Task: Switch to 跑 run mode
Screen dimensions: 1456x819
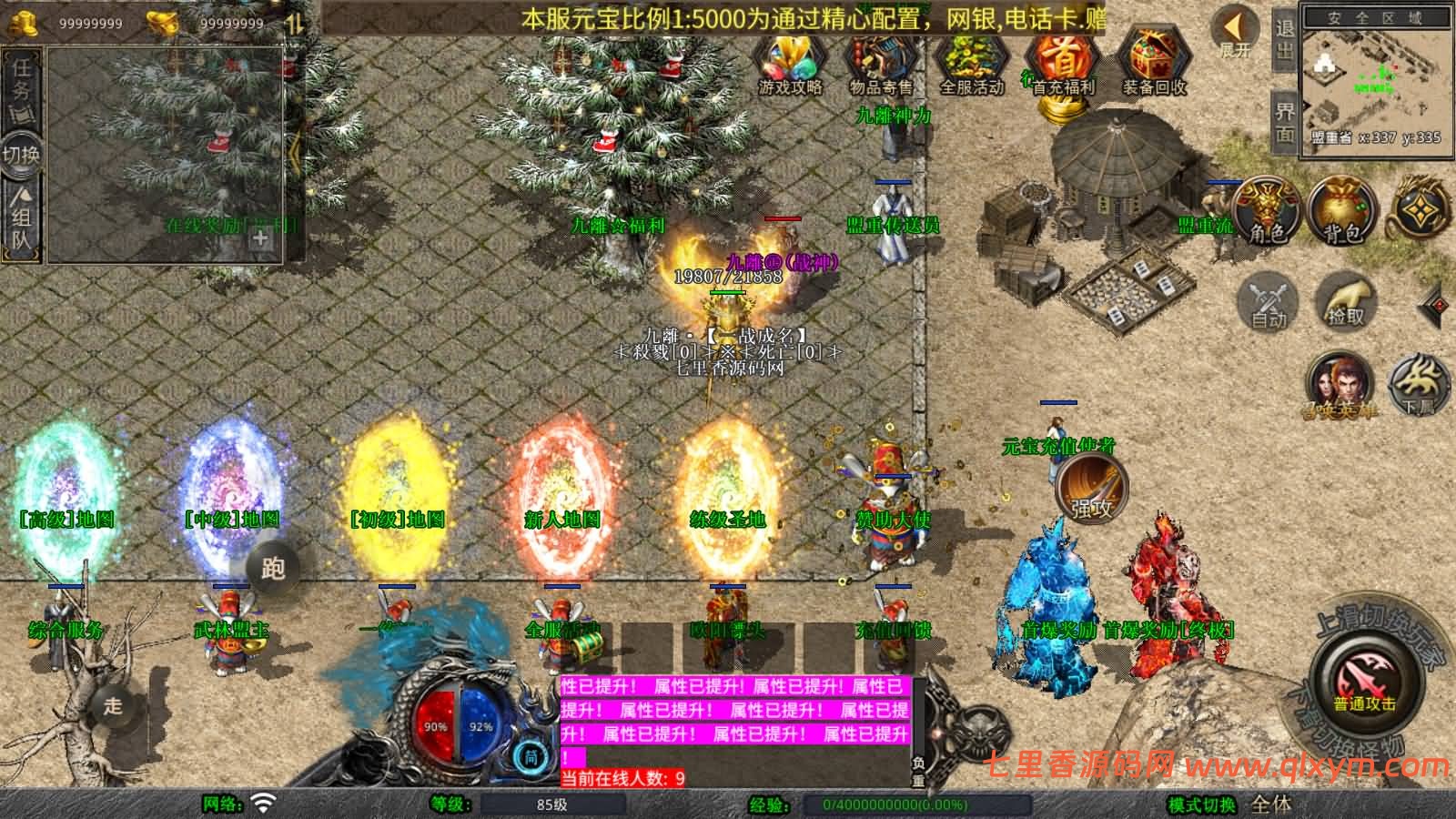Action: [273, 568]
